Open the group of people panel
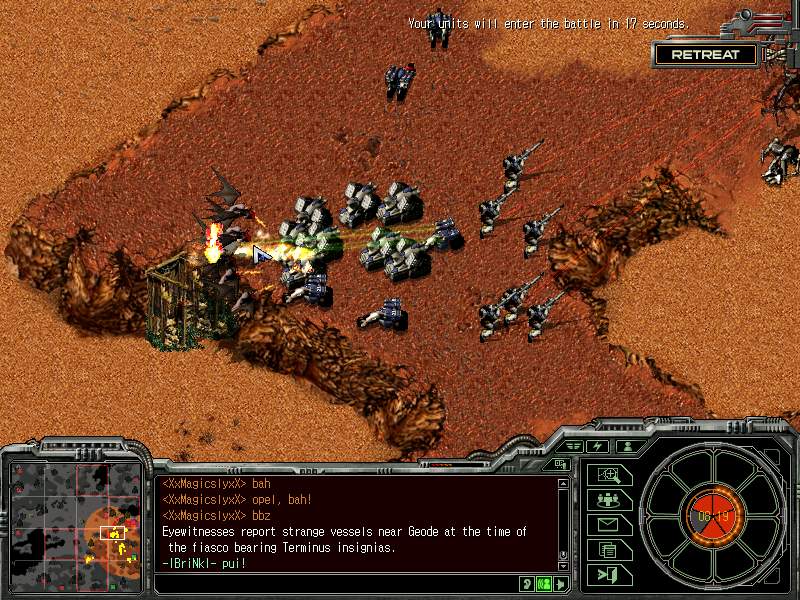The width and height of the screenshot is (800, 600). point(607,500)
